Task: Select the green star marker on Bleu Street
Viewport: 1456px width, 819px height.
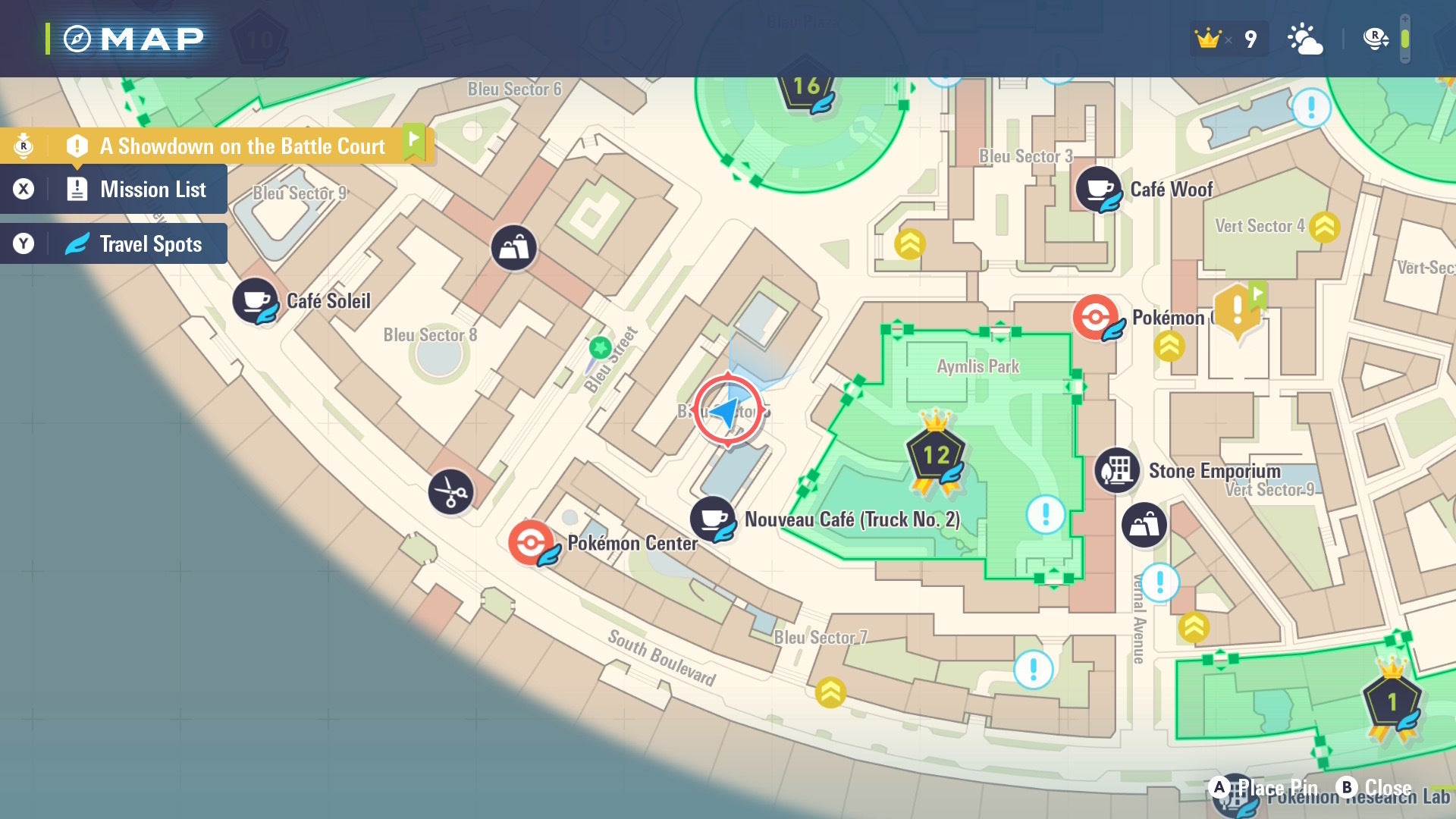Action: [600, 348]
